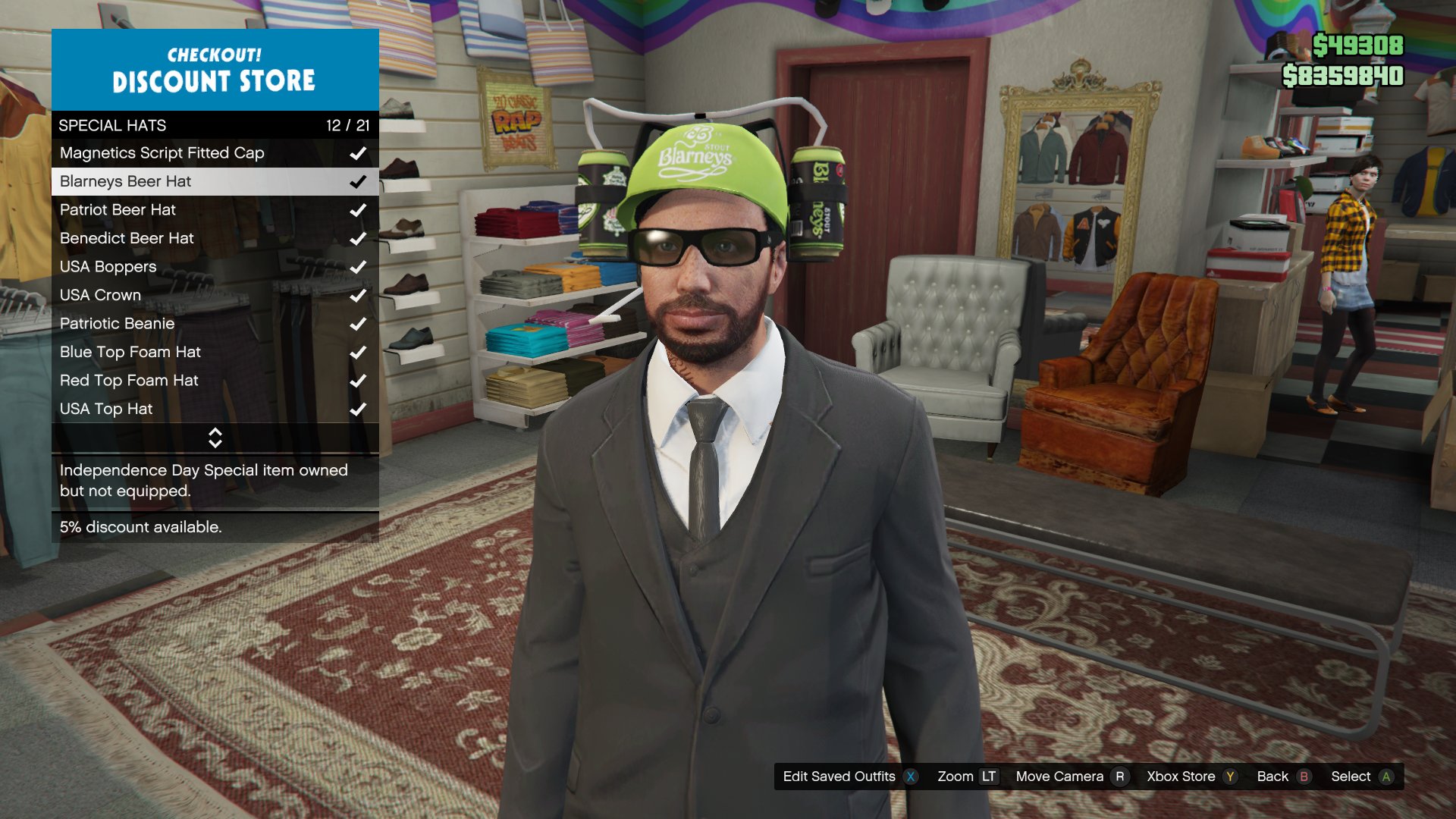Toggle ownership check on Patriot Beer Hat
The height and width of the screenshot is (819, 1456).
[357, 210]
